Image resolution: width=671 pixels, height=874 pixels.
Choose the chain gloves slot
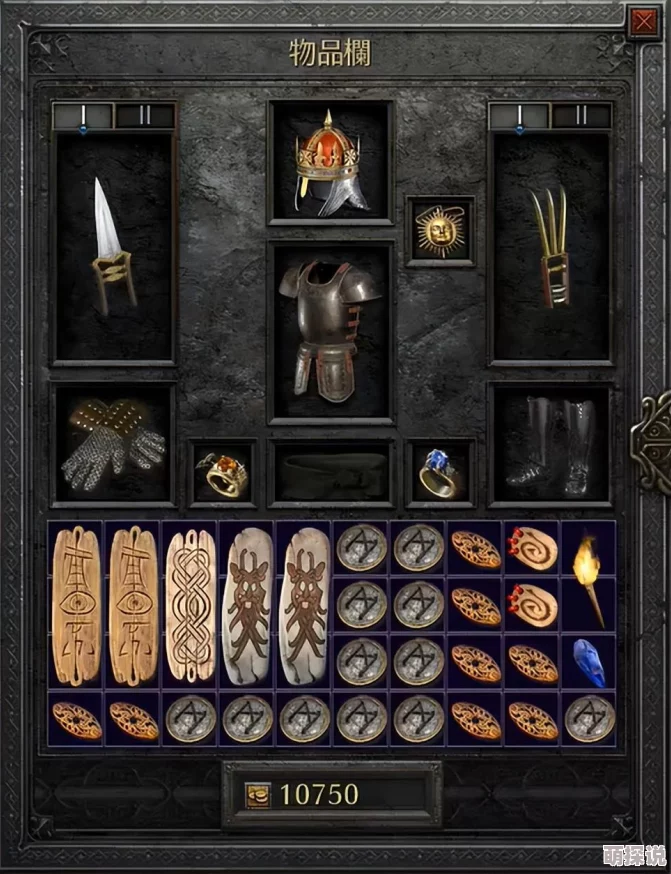[113, 444]
